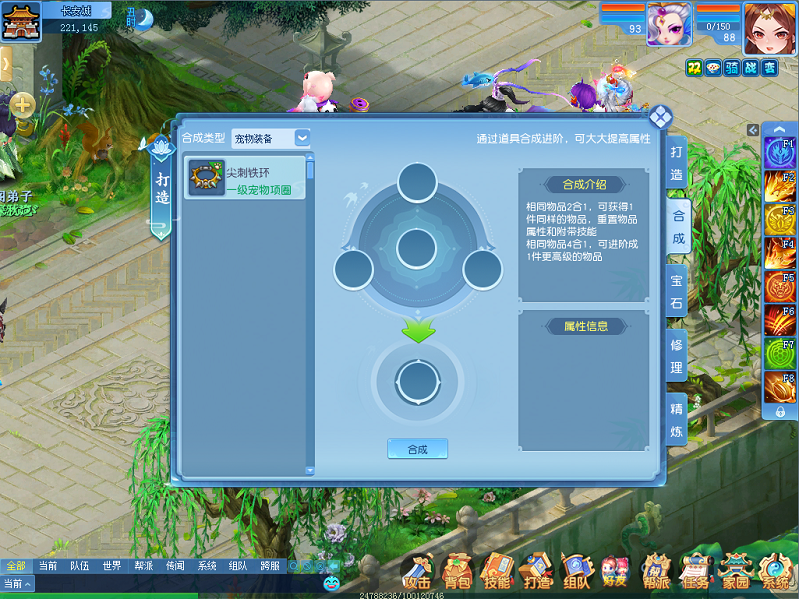Use the F7 green skill icon

point(780,354)
